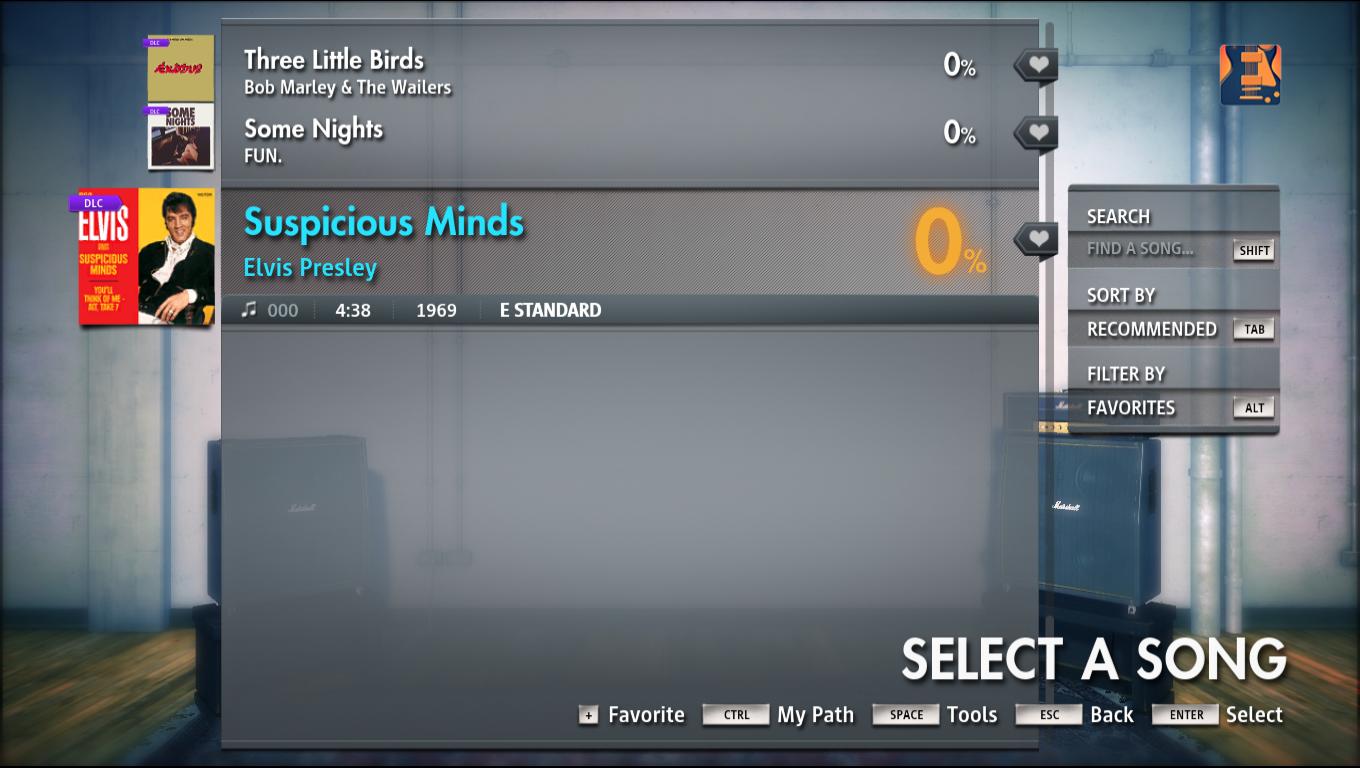Viewport: 1360px width, 768px height.
Task: Click the heart icon beside Three Little Birds
Action: 1035,64
